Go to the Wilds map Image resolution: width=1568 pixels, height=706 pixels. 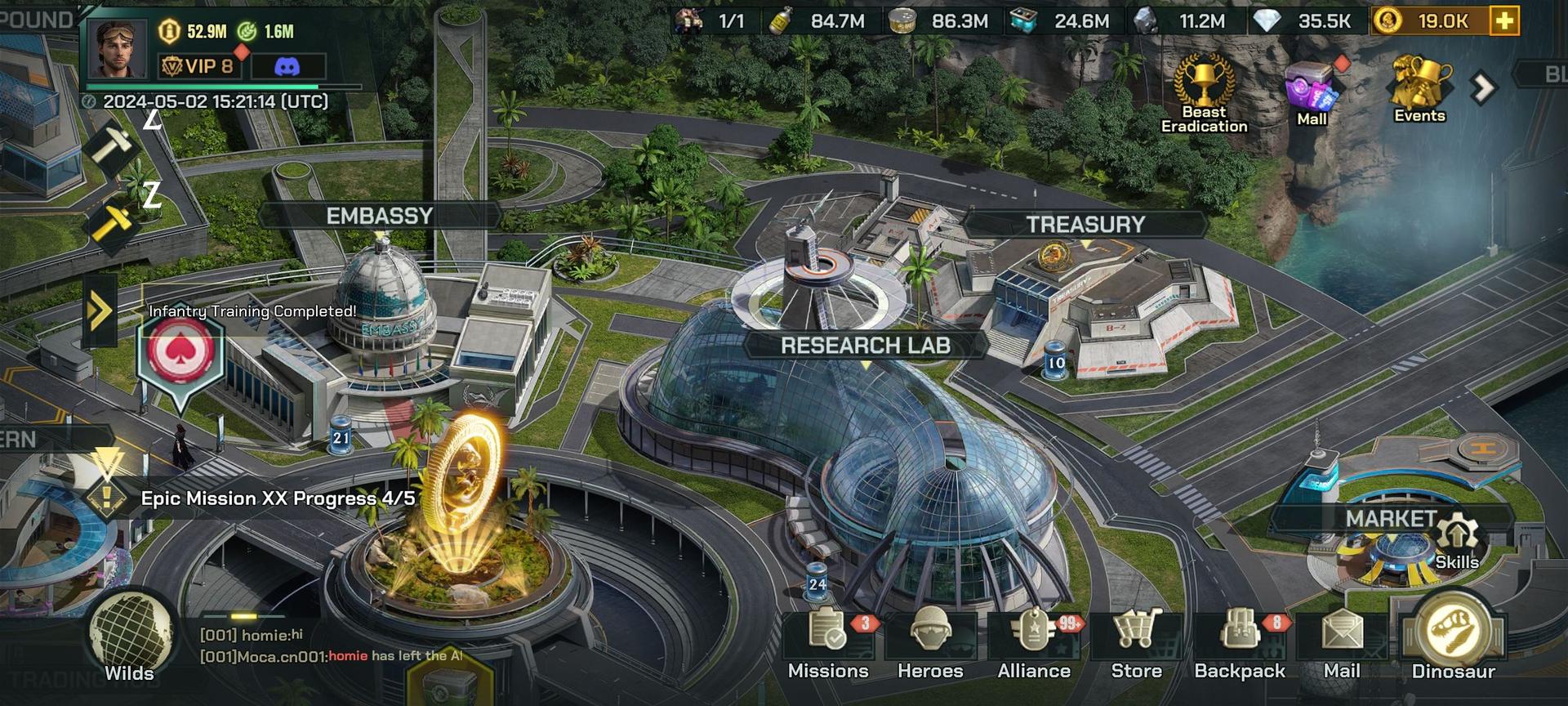click(129, 639)
